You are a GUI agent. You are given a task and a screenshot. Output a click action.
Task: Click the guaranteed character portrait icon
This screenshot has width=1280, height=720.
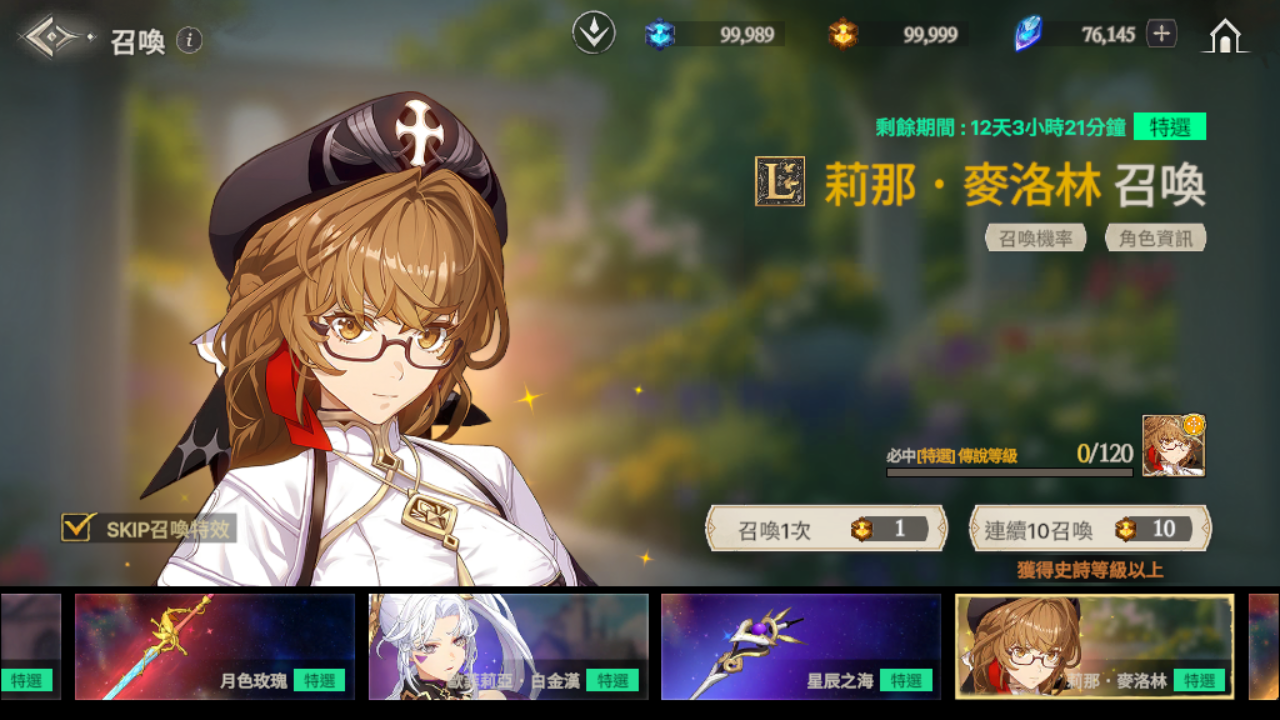pos(1173,446)
